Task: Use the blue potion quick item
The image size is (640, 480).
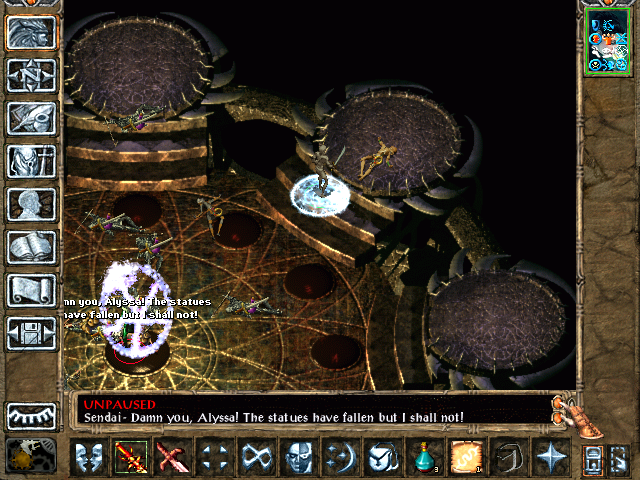Action: click(x=425, y=459)
